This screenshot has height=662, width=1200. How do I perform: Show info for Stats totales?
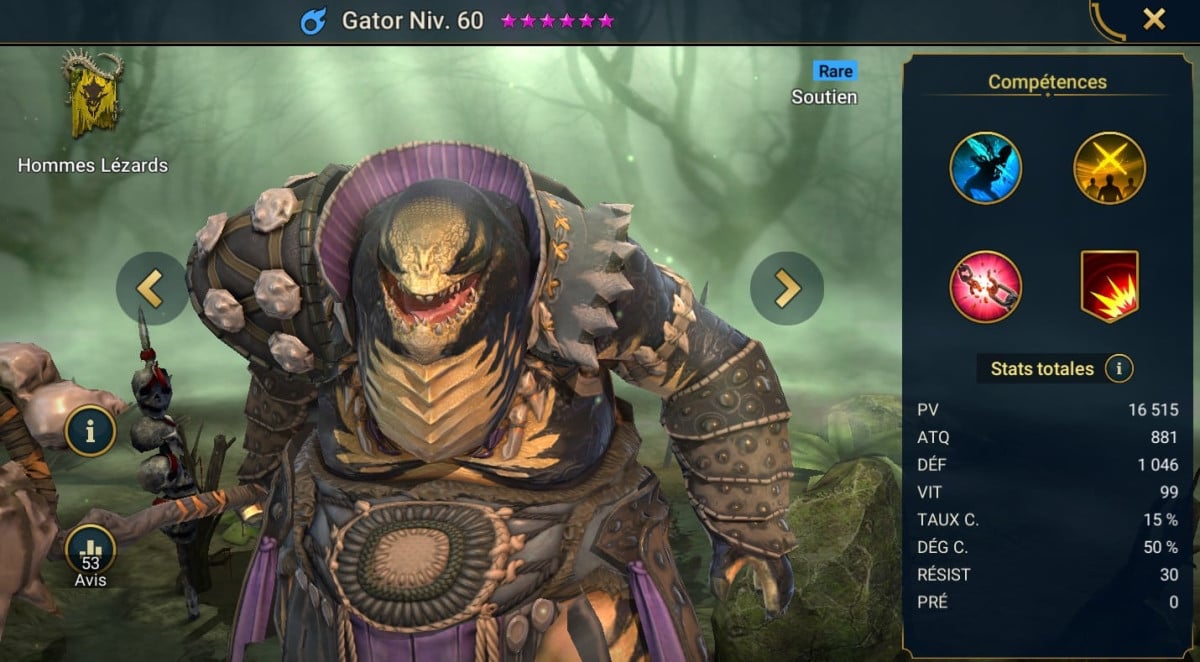[1118, 369]
